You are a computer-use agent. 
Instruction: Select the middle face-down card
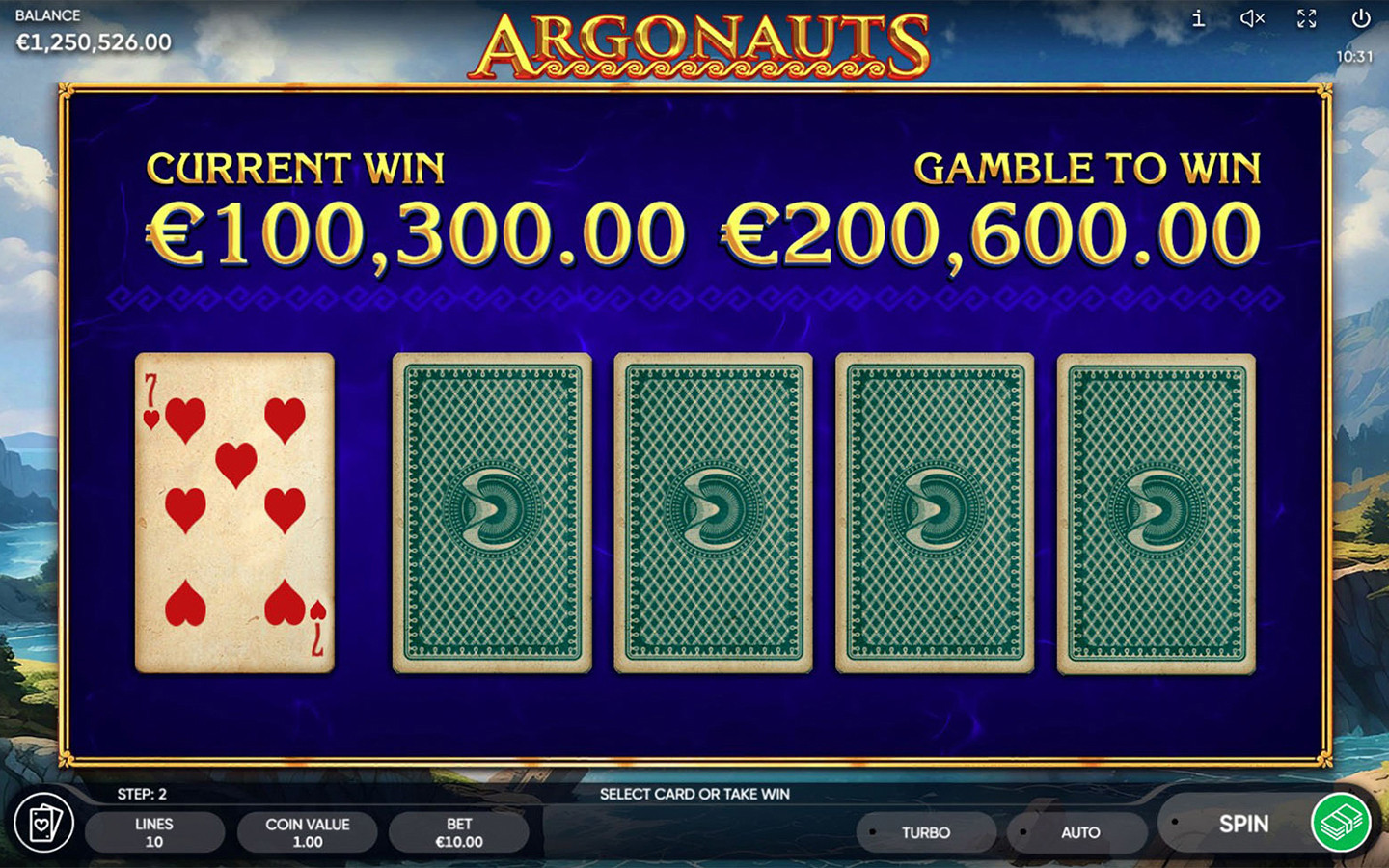712,510
